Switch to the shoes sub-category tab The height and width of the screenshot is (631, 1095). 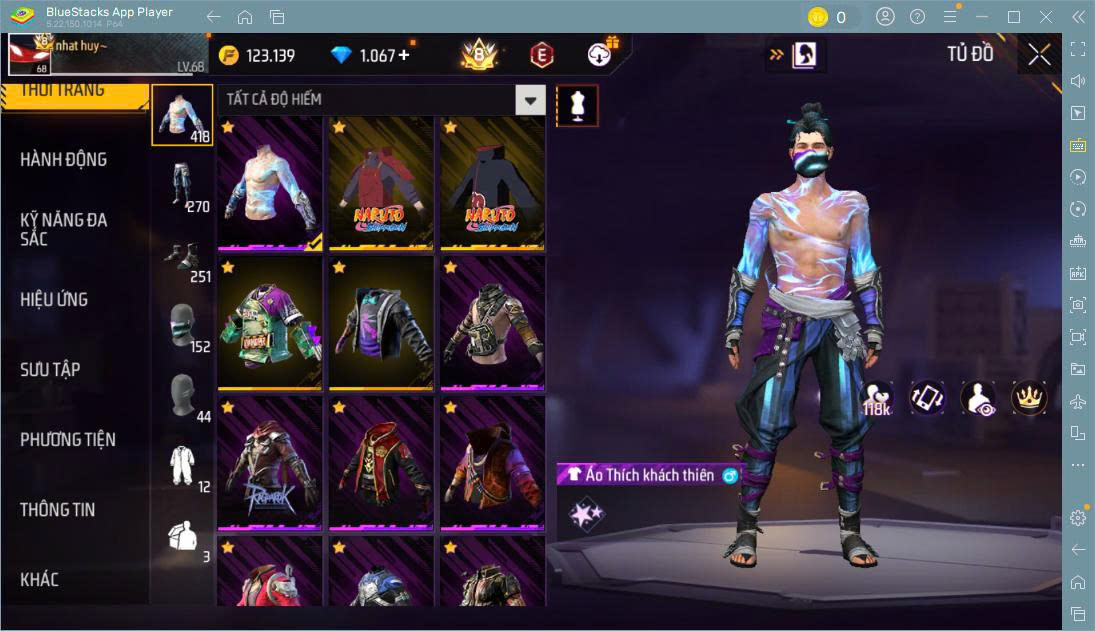coord(182,257)
